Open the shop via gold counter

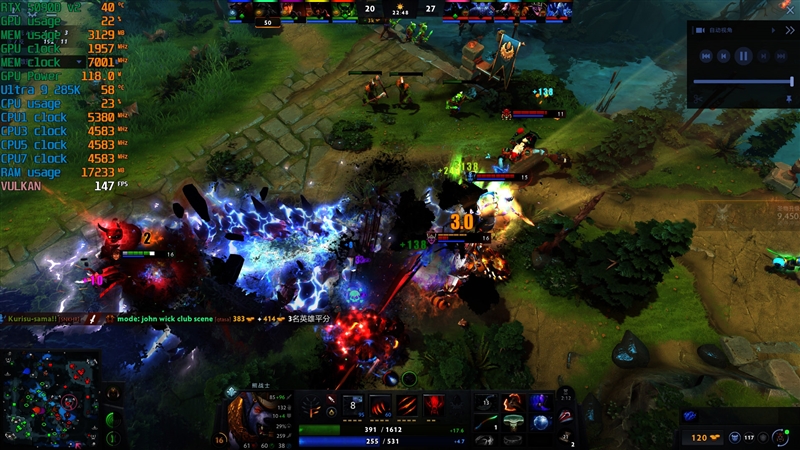click(x=700, y=437)
